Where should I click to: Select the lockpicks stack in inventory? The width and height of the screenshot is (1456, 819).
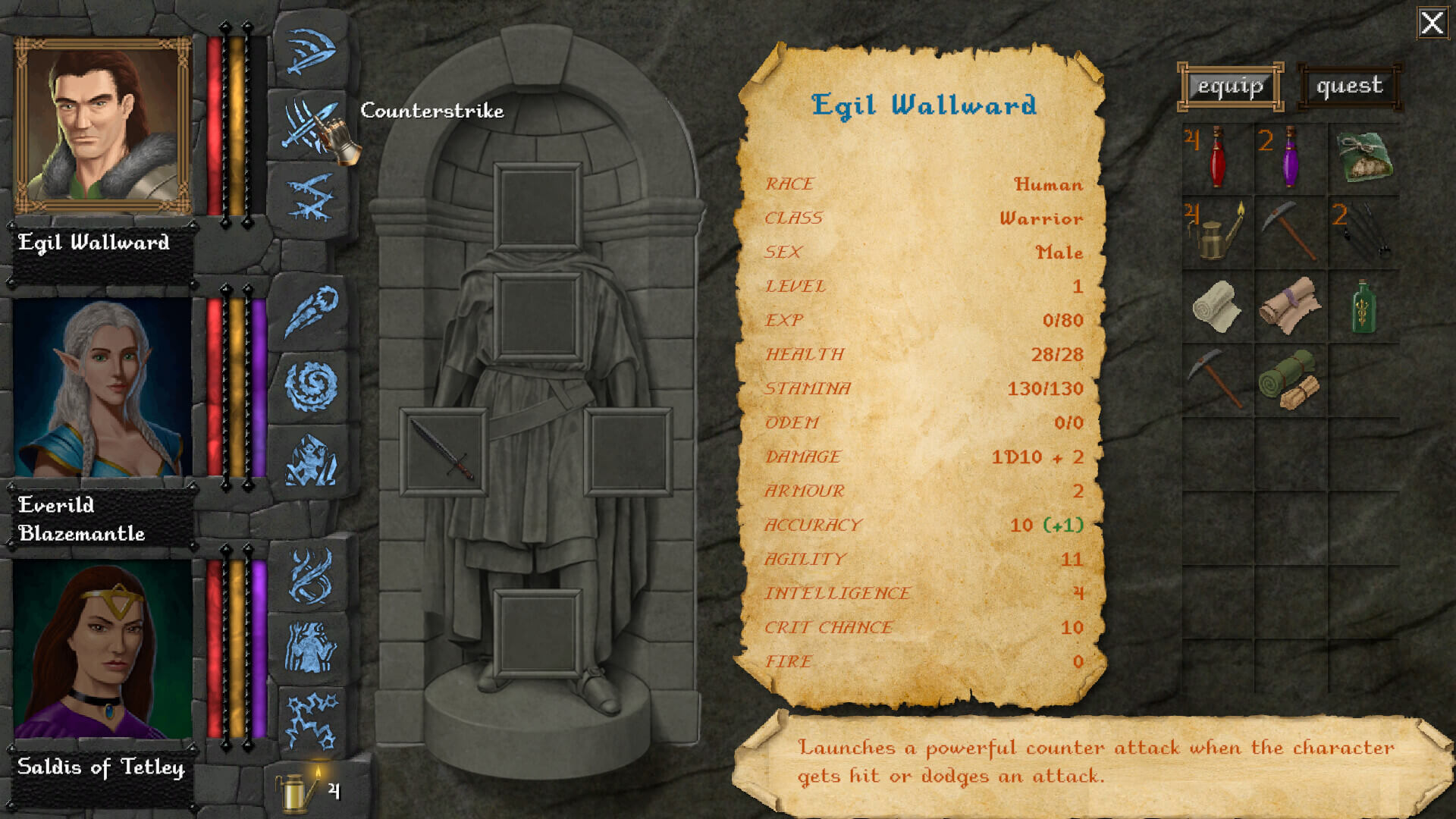point(1362,231)
